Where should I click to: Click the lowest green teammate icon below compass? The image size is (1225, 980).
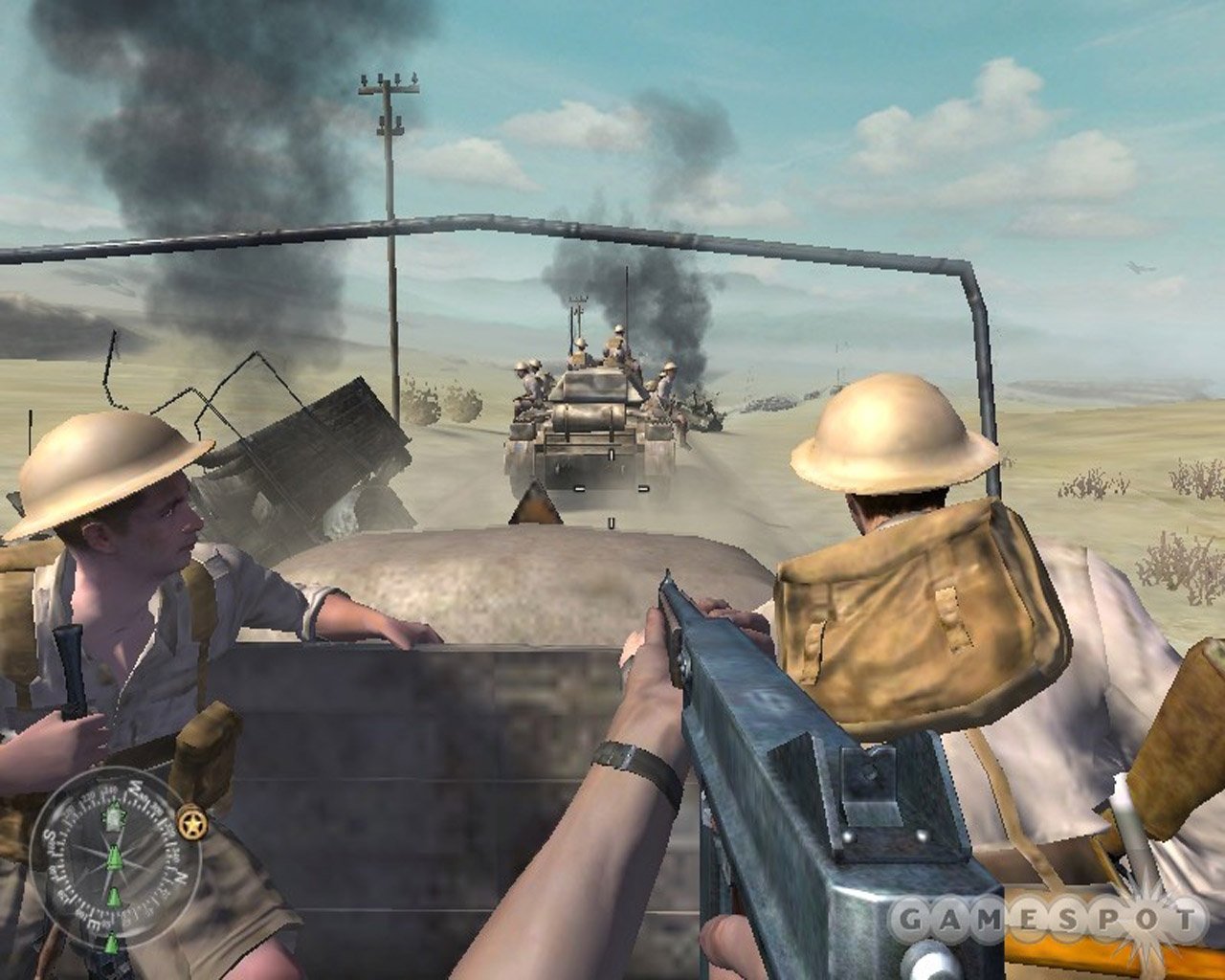tap(111, 943)
